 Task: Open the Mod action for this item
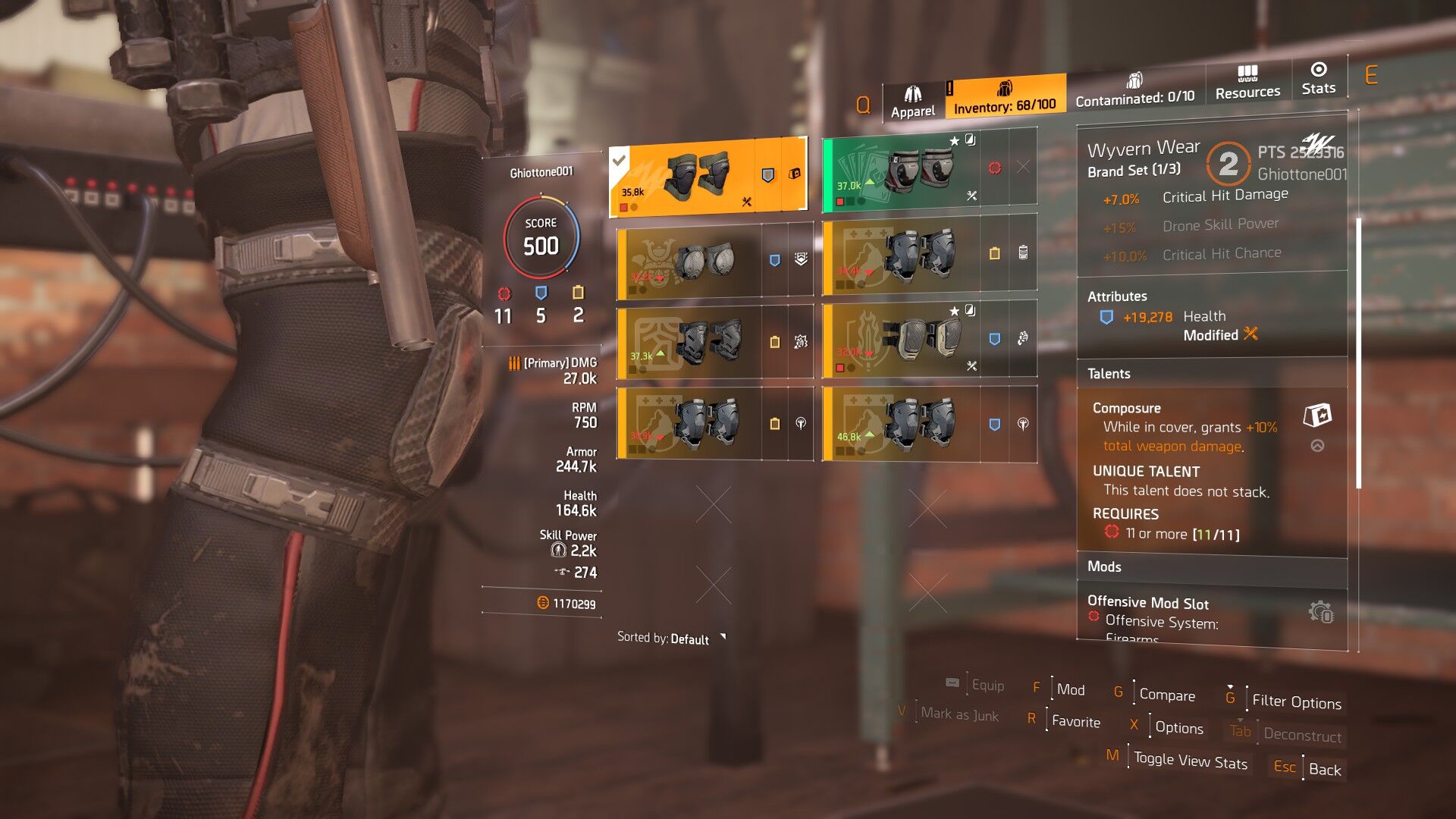[1070, 689]
